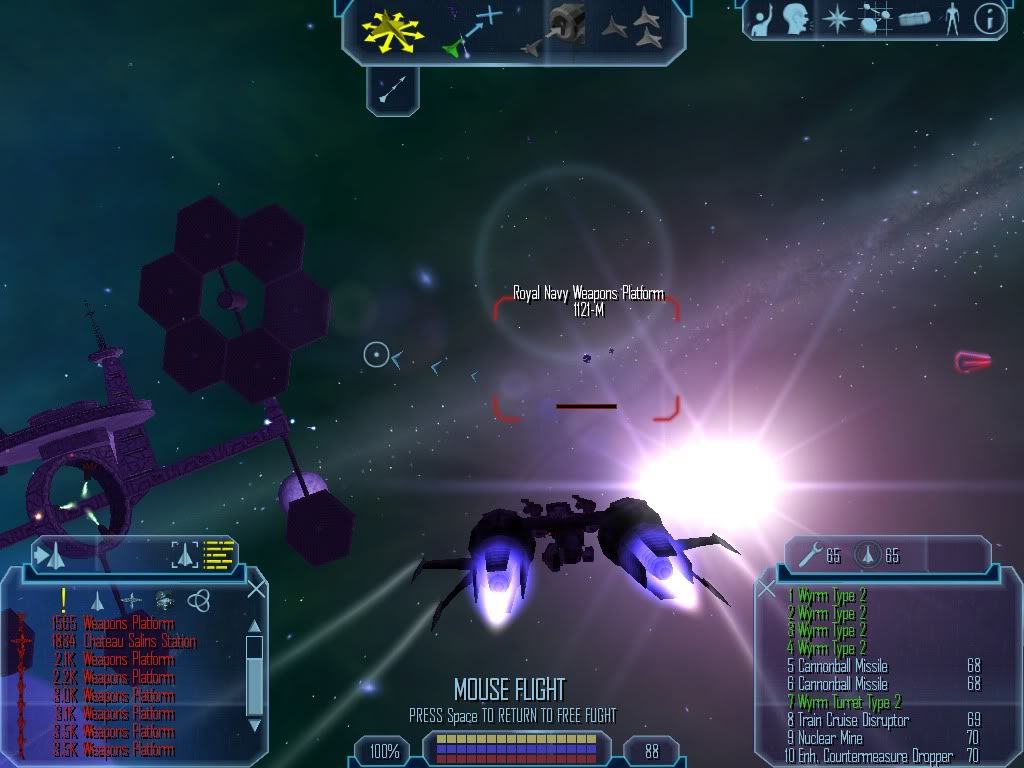Filter contacts by the yellow exclamation mark
1024x768 pixels.
(63, 600)
